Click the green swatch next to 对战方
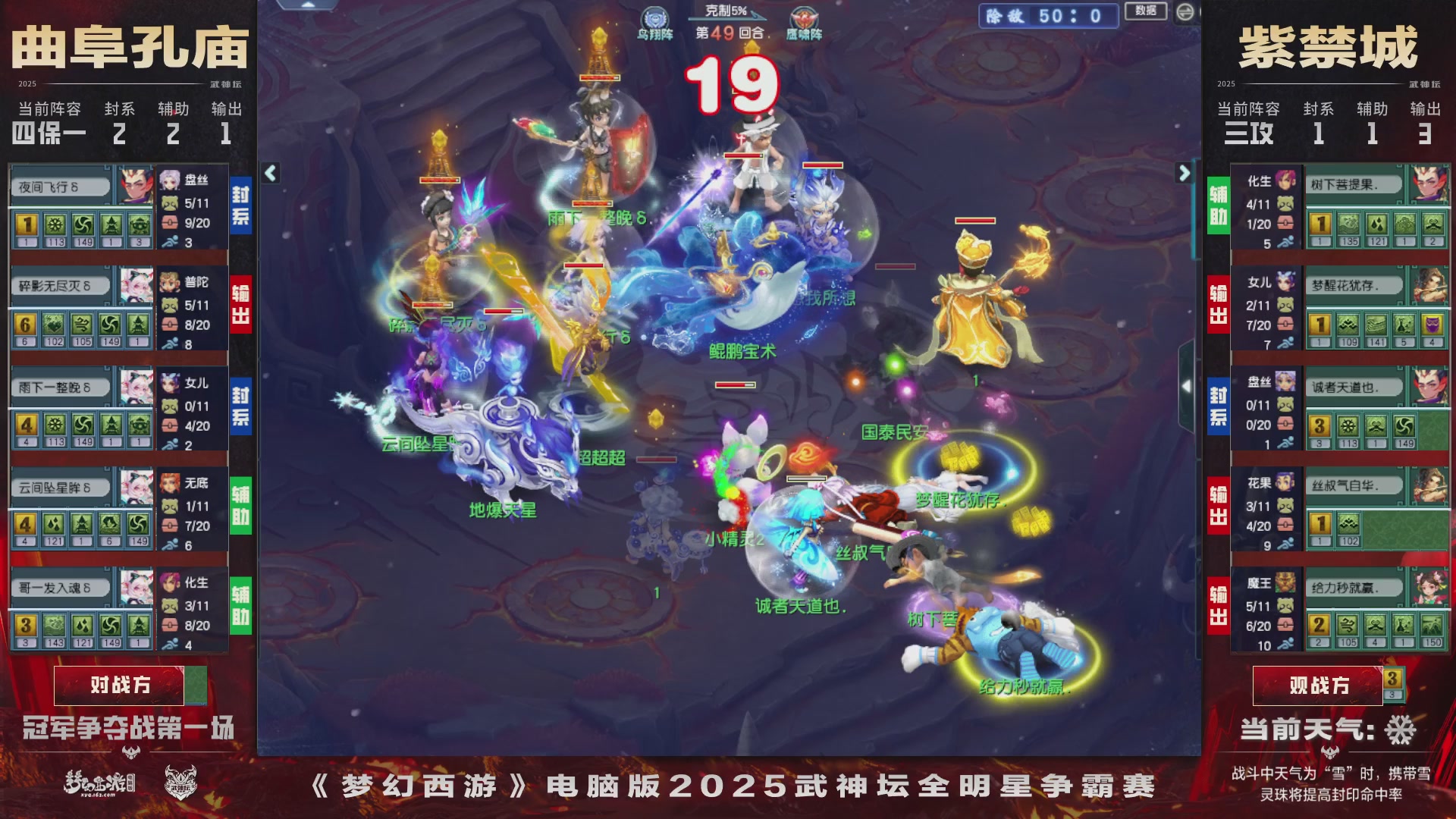The image size is (1456, 819). point(196,685)
